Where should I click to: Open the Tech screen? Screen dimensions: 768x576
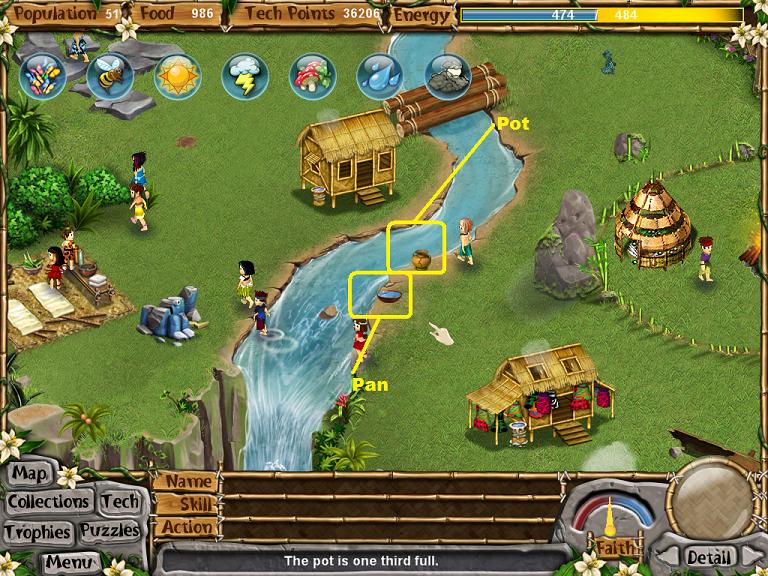121,502
